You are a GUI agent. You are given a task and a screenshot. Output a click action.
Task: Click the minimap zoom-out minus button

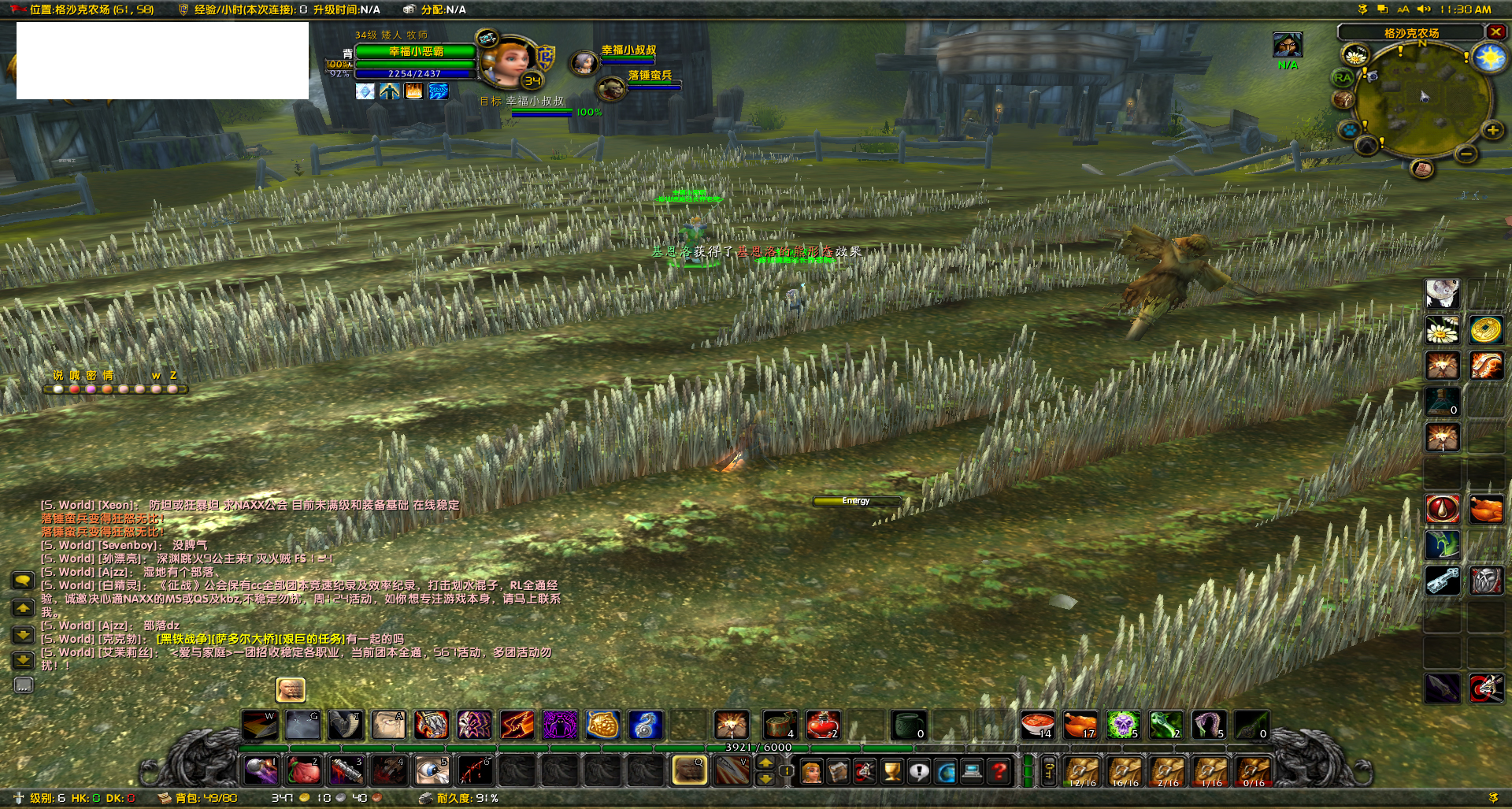point(1466,154)
